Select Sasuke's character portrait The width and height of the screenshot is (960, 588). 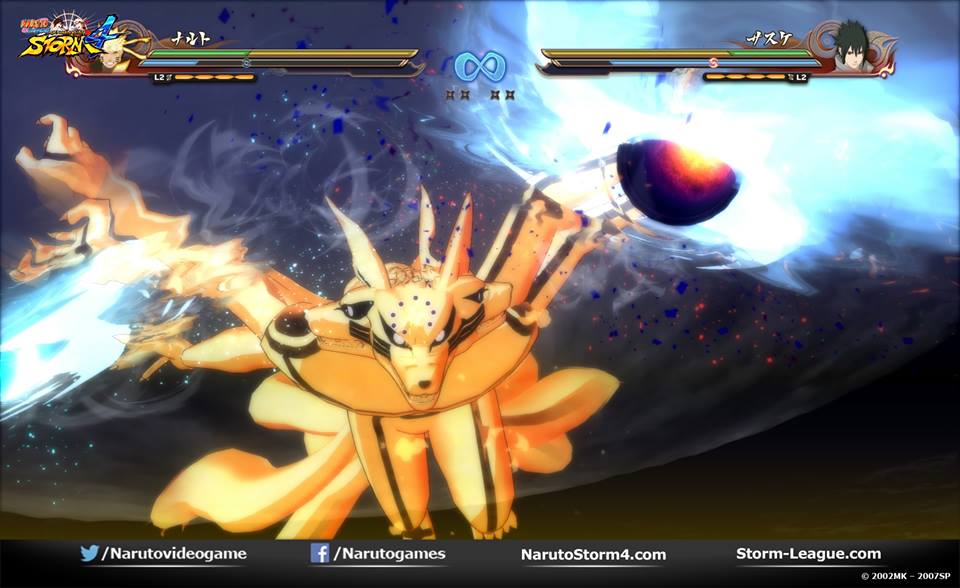coord(851,47)
